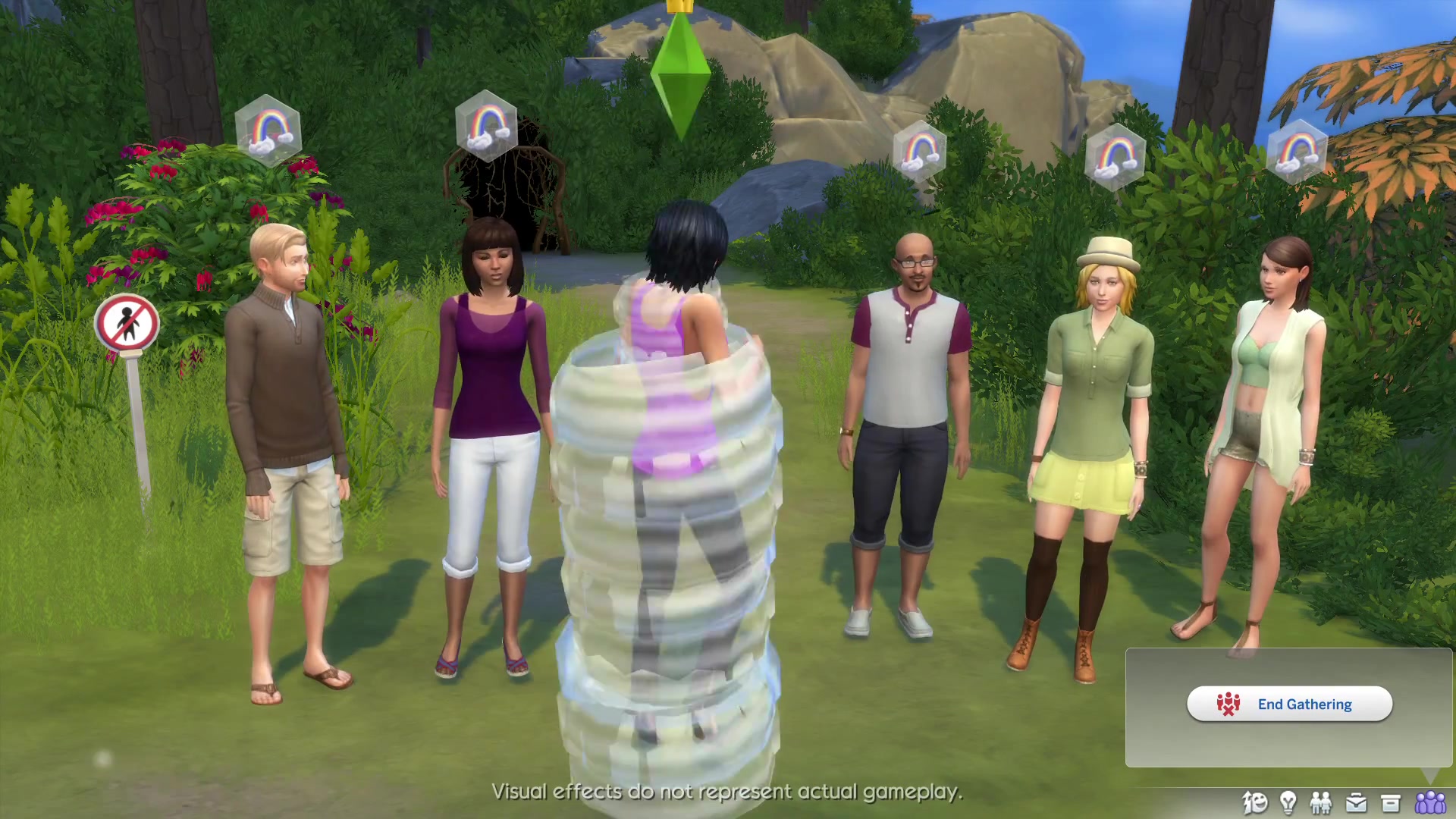Open the lightbulb skills panel
This screenshot has width=1456, height=819.
(1288, 802)
